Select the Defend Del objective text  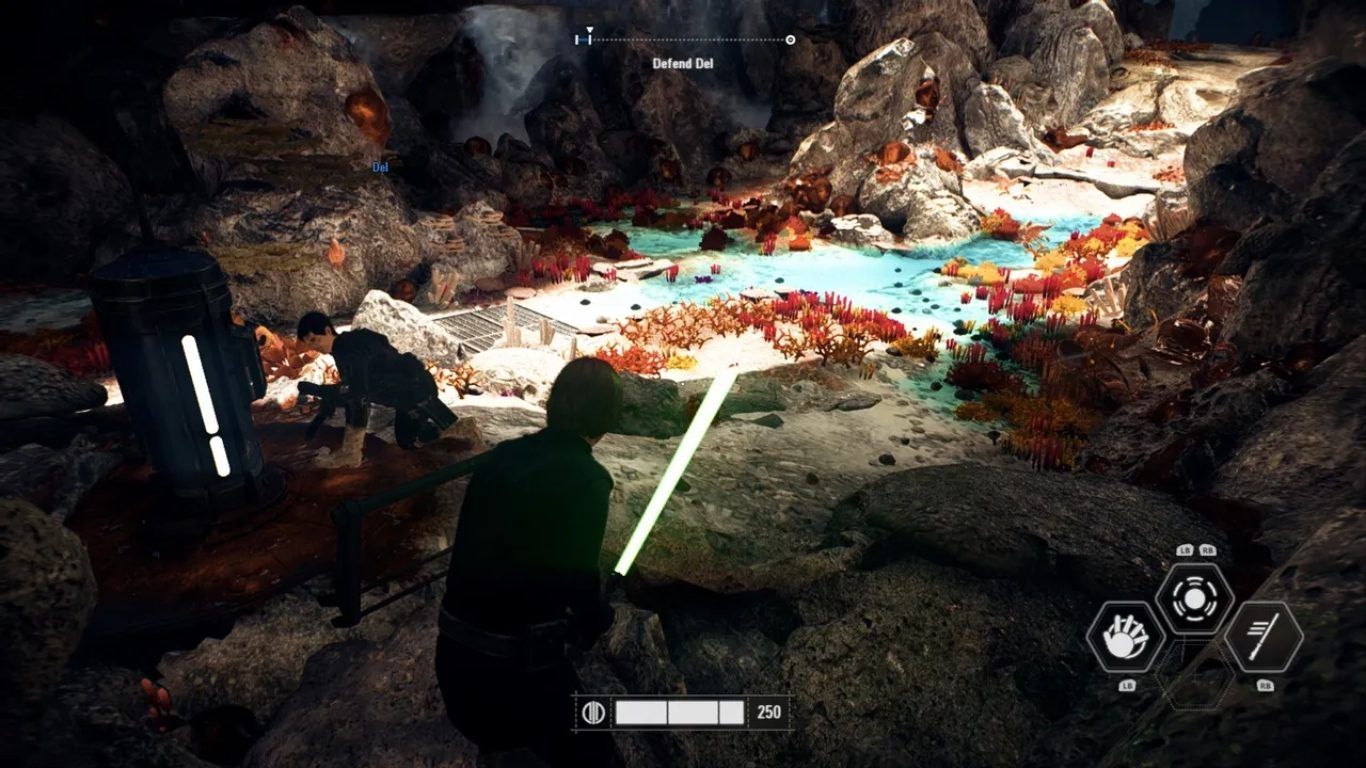click(x=683, y=64)
